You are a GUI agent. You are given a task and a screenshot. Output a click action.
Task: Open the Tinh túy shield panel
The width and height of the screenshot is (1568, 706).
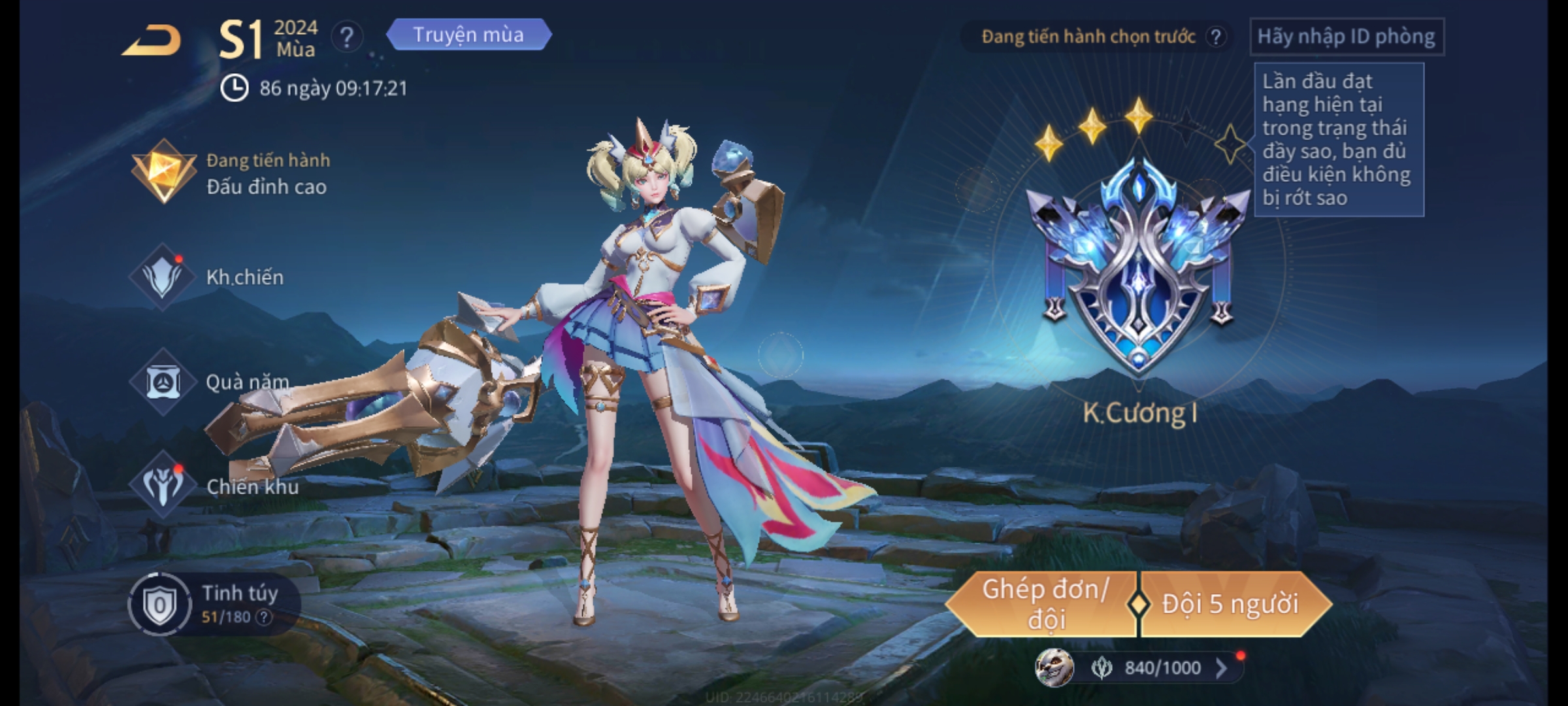(159, 605)
